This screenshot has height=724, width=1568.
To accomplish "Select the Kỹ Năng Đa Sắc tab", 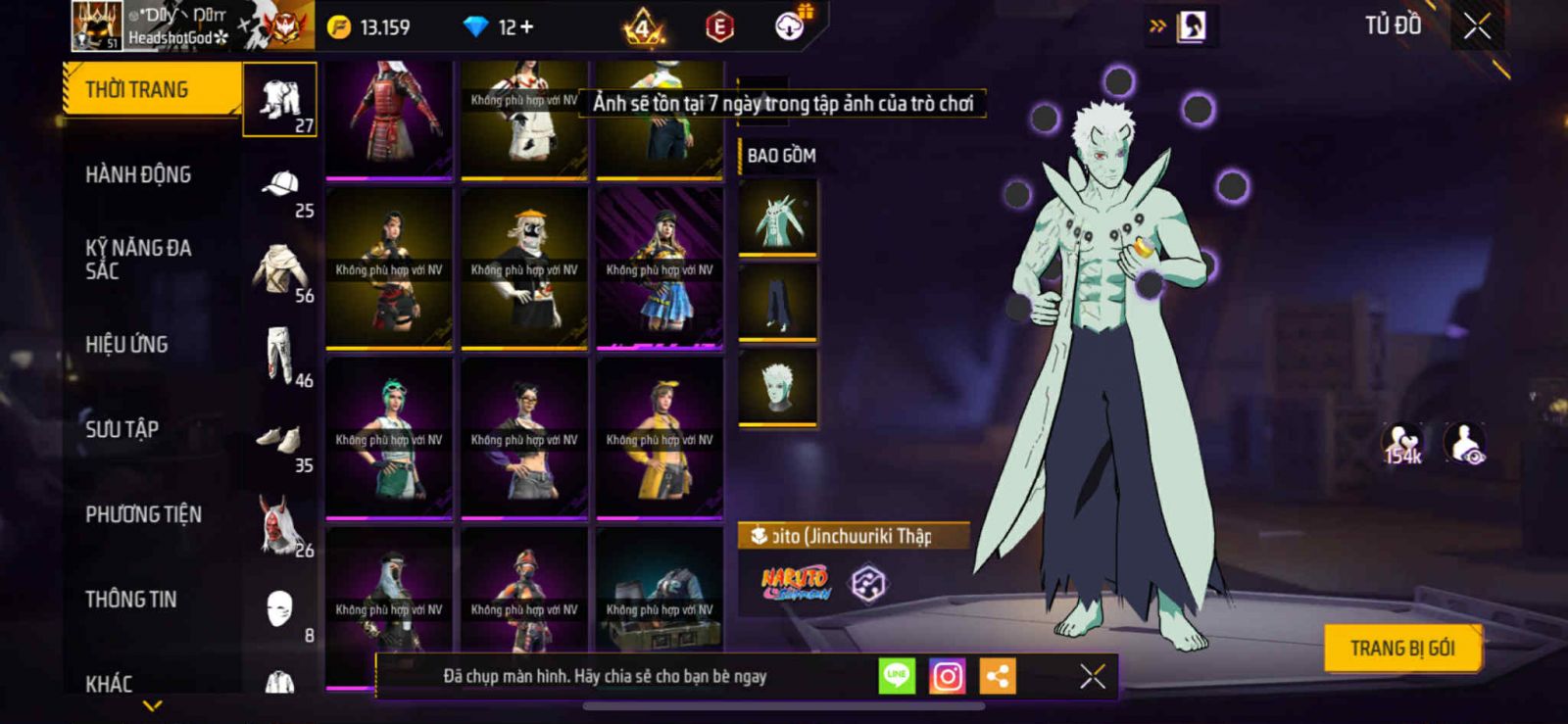I will (138, 259).
